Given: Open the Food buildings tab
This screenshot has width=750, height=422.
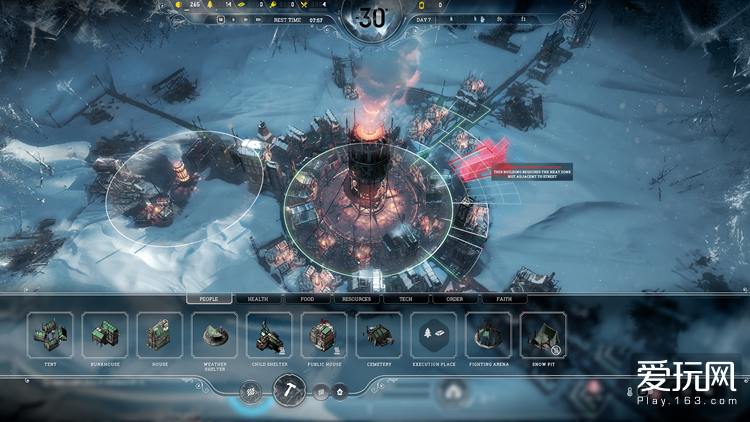Looking at the screenshot, I should click(307, 298).
